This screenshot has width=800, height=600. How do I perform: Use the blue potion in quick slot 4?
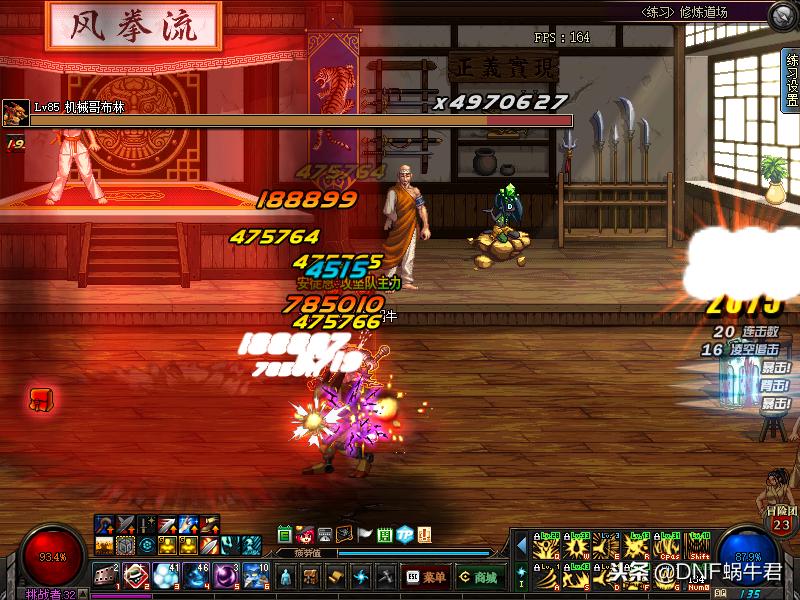click(196, 575)
